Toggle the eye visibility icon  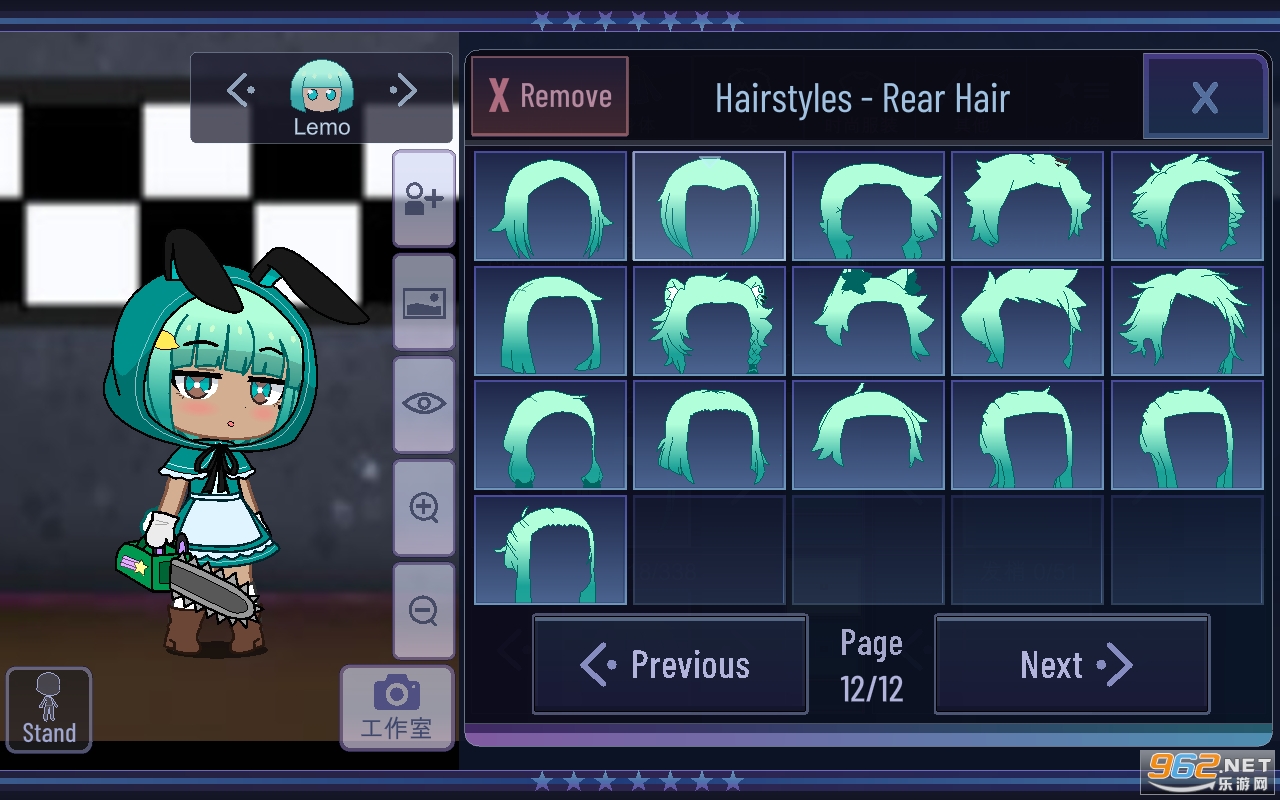coord(424,404)
